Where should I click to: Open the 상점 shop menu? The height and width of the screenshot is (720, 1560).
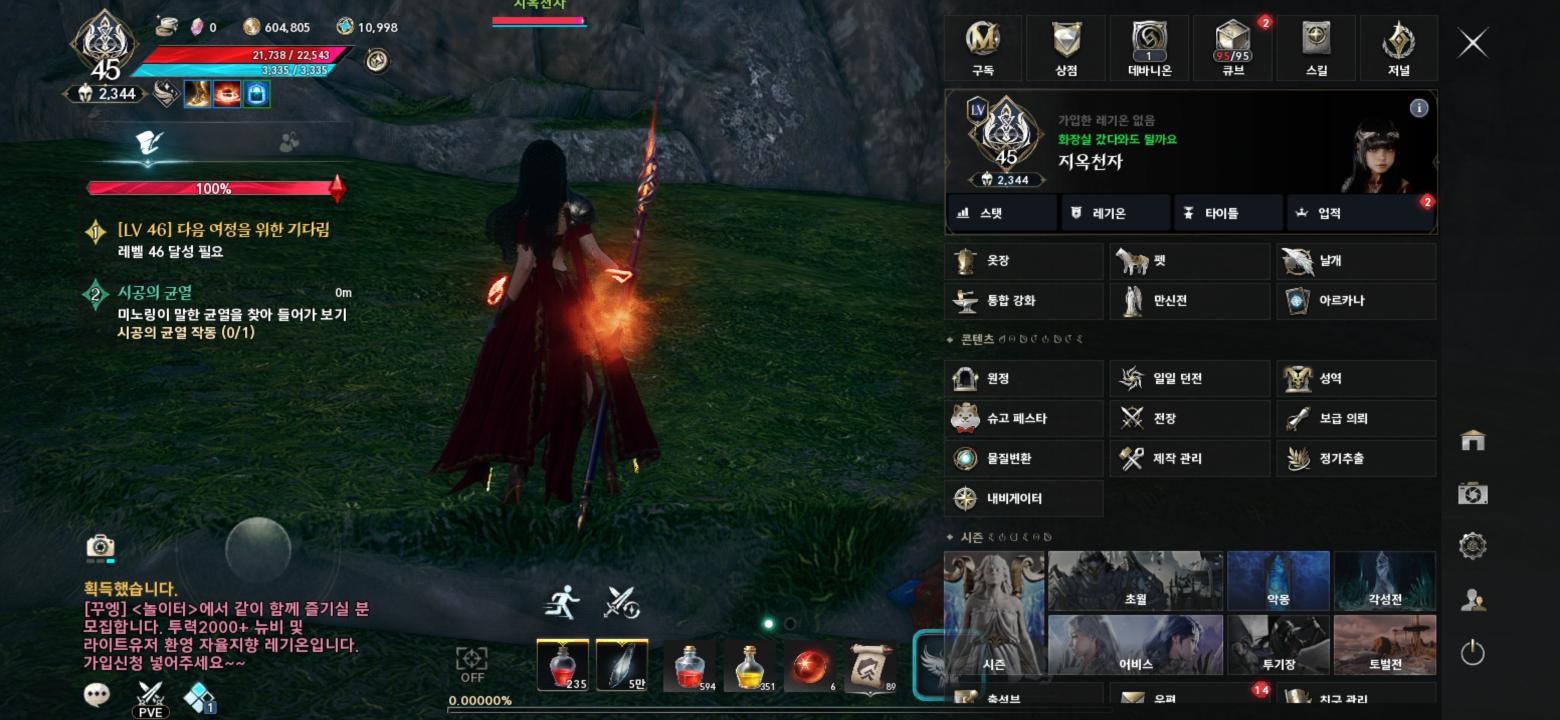(x=1066, y=48)
